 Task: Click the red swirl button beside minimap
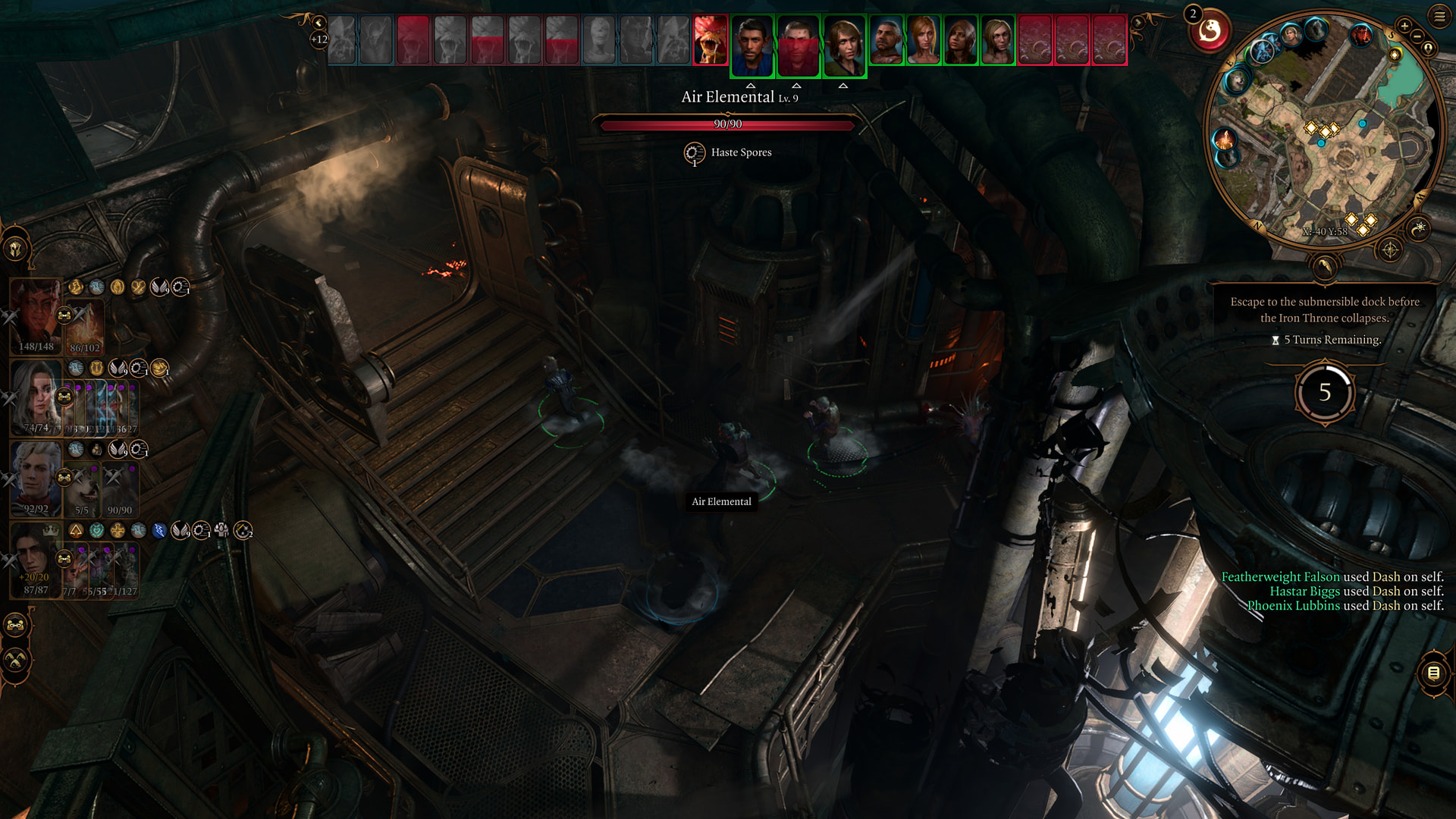pyautogui.click(x=1210, y=32)
